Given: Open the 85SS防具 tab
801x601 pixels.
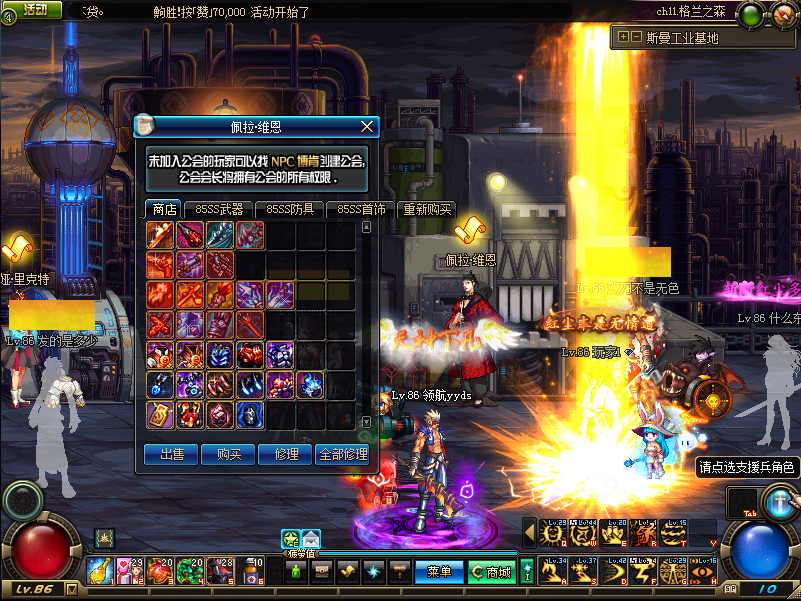Looking at the screenshot, I should coord(290,209).
